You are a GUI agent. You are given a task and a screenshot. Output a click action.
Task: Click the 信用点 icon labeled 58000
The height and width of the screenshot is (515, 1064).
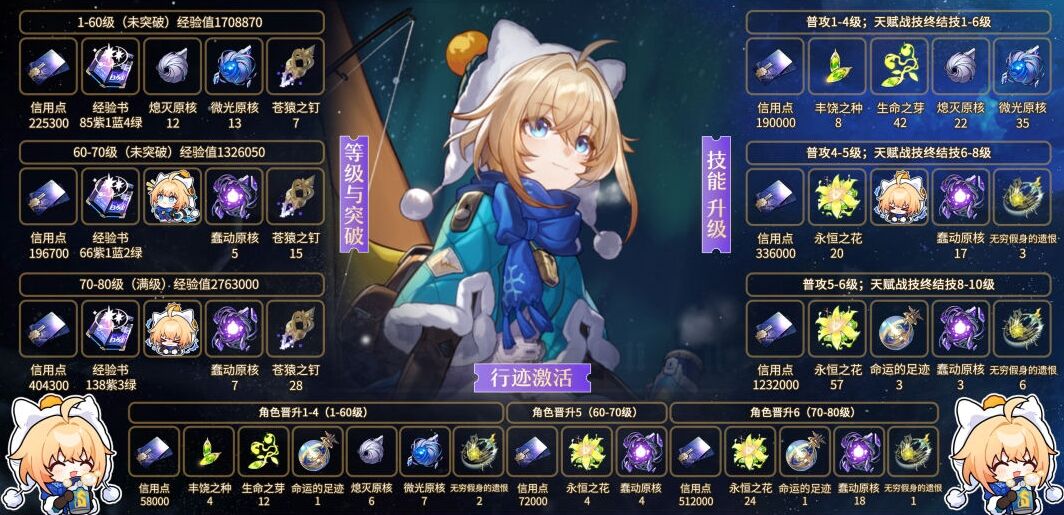pos(154,452)
